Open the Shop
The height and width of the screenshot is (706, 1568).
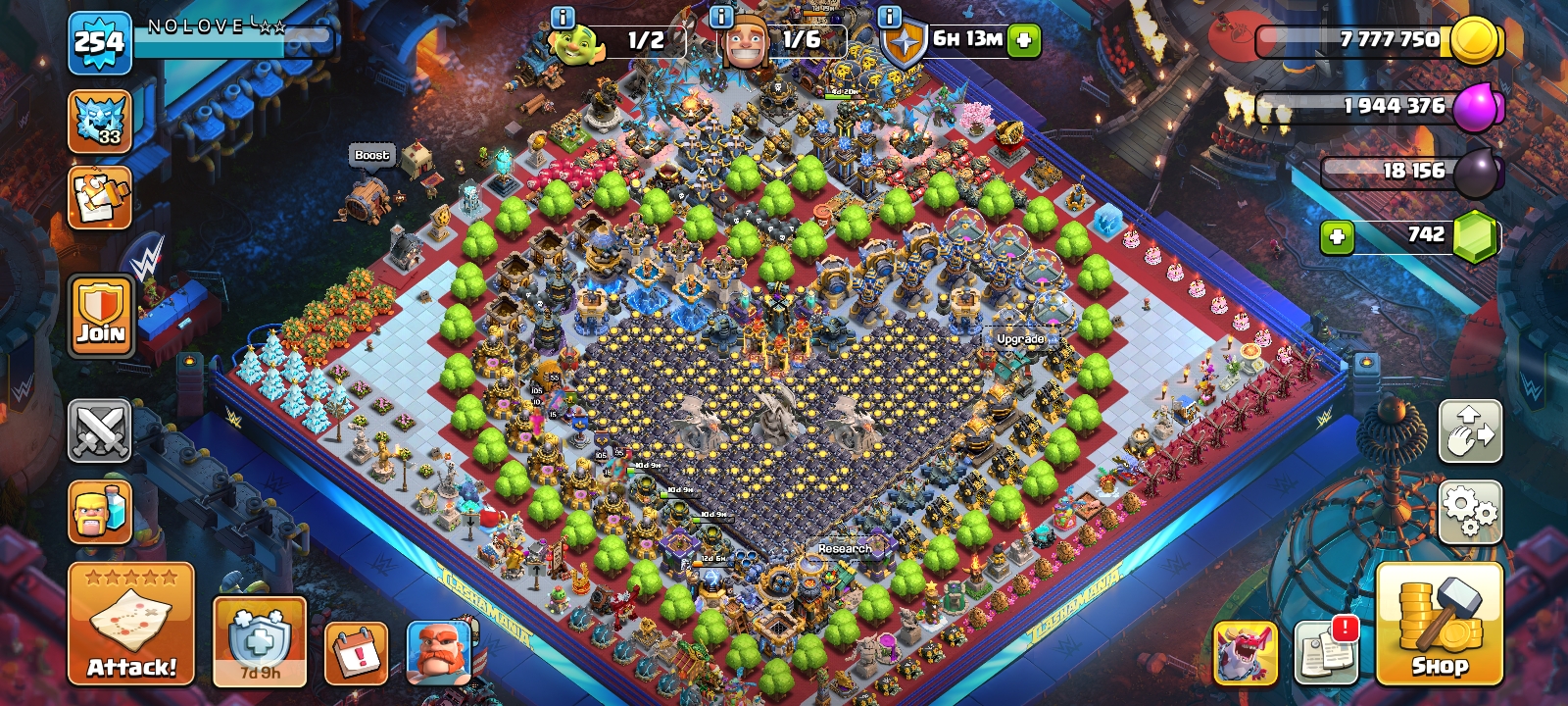(1439, 624)
